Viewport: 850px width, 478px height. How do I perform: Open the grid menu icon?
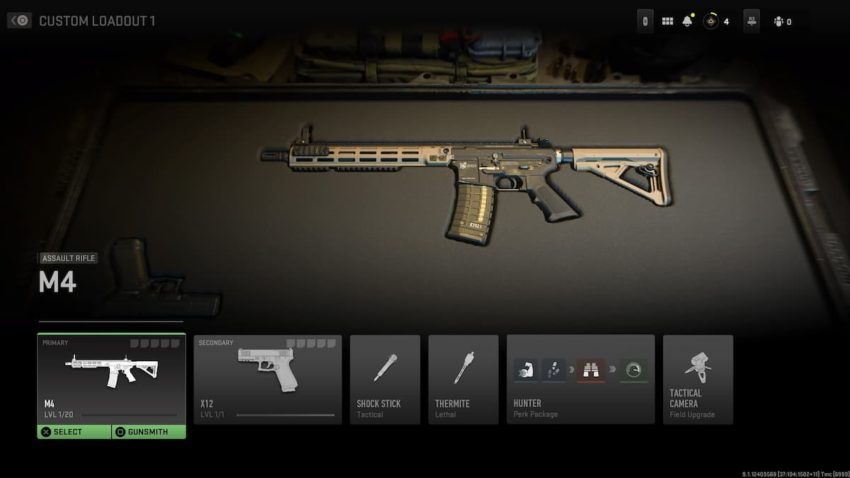(667, 21)
